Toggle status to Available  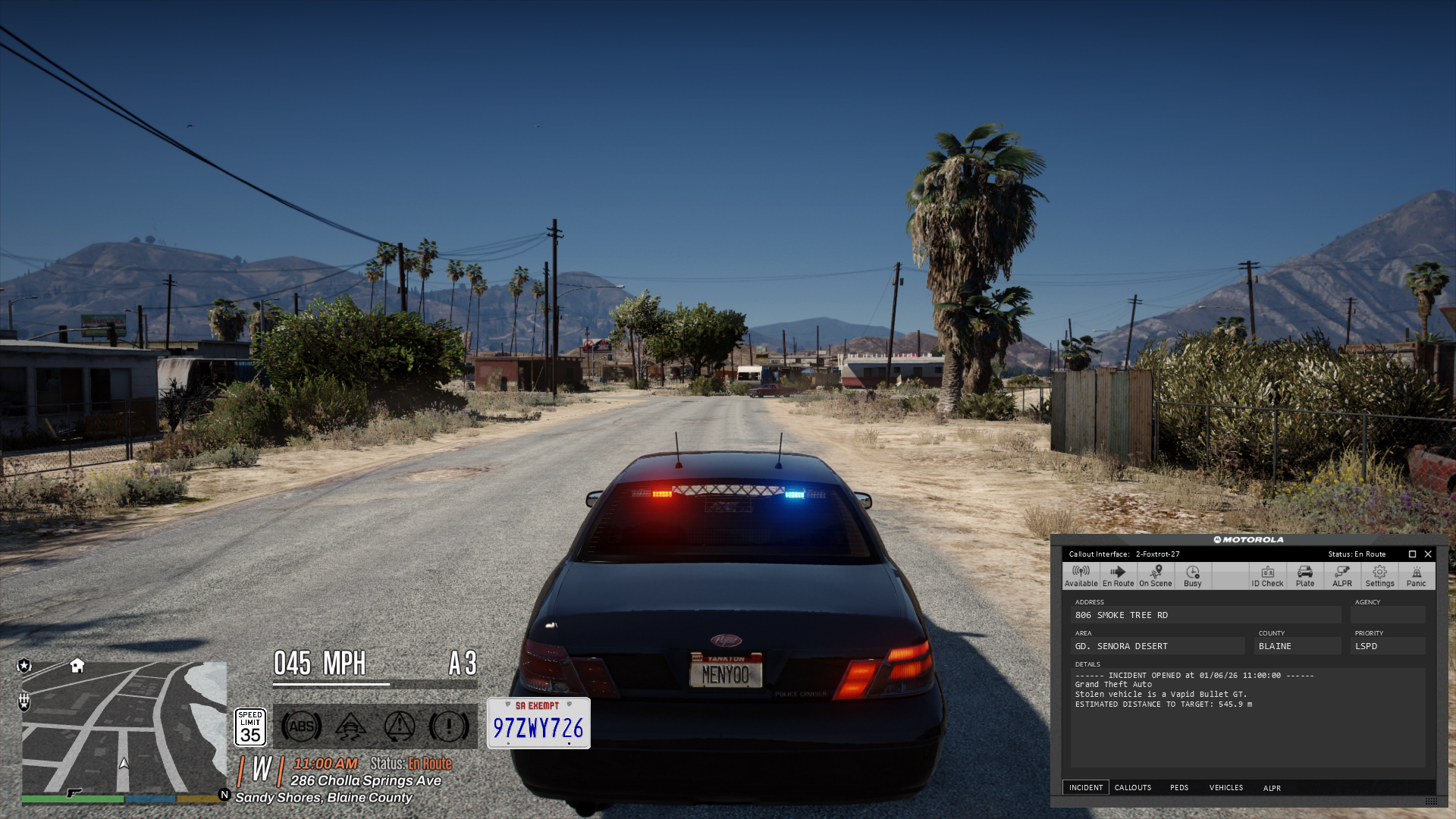click(1081, 576)
